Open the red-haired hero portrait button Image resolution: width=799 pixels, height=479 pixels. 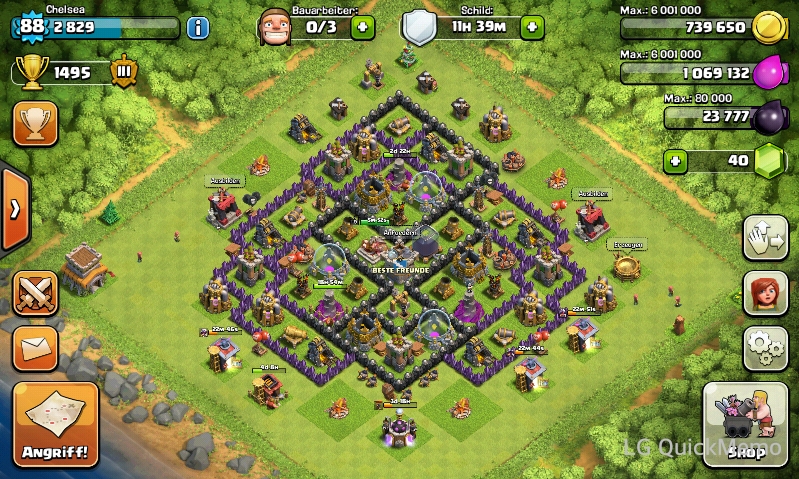[764, 293]
